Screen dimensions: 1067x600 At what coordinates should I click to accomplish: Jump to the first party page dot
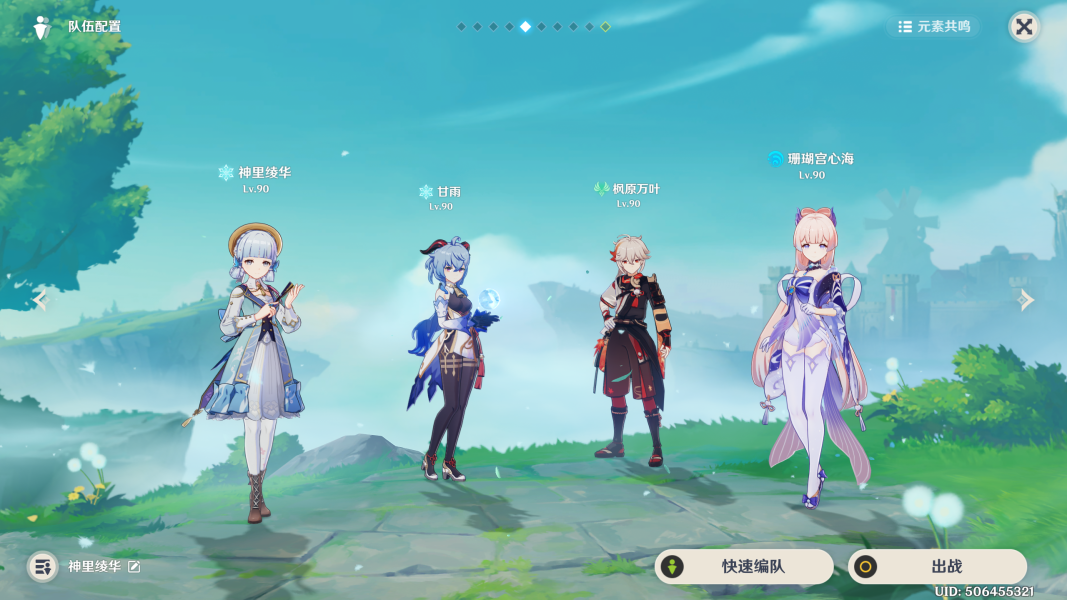pos(461,27)
